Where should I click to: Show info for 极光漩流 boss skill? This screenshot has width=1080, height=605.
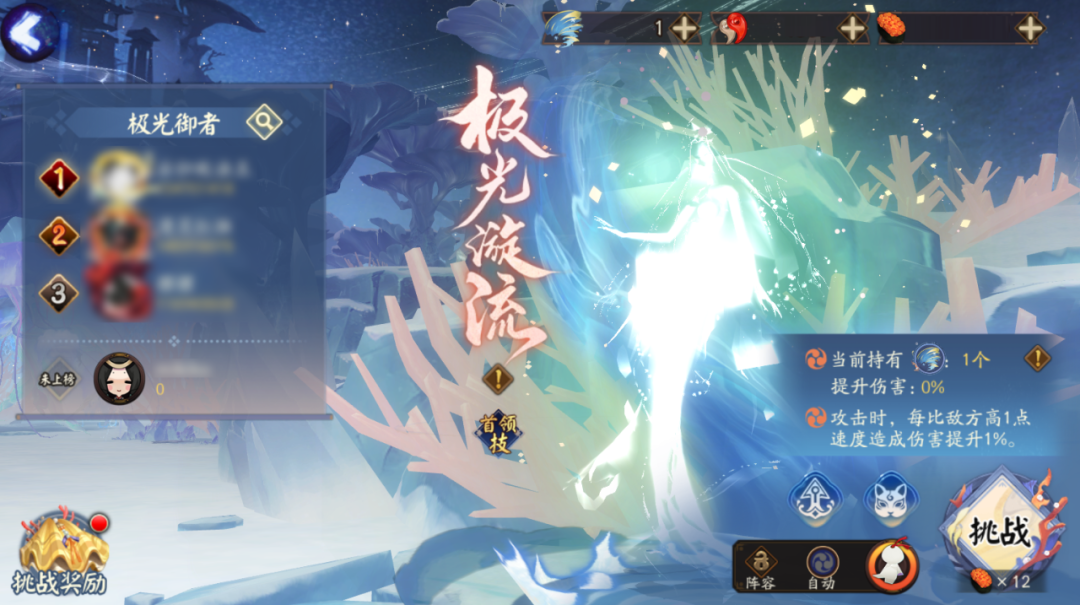(x=498, y=379)
